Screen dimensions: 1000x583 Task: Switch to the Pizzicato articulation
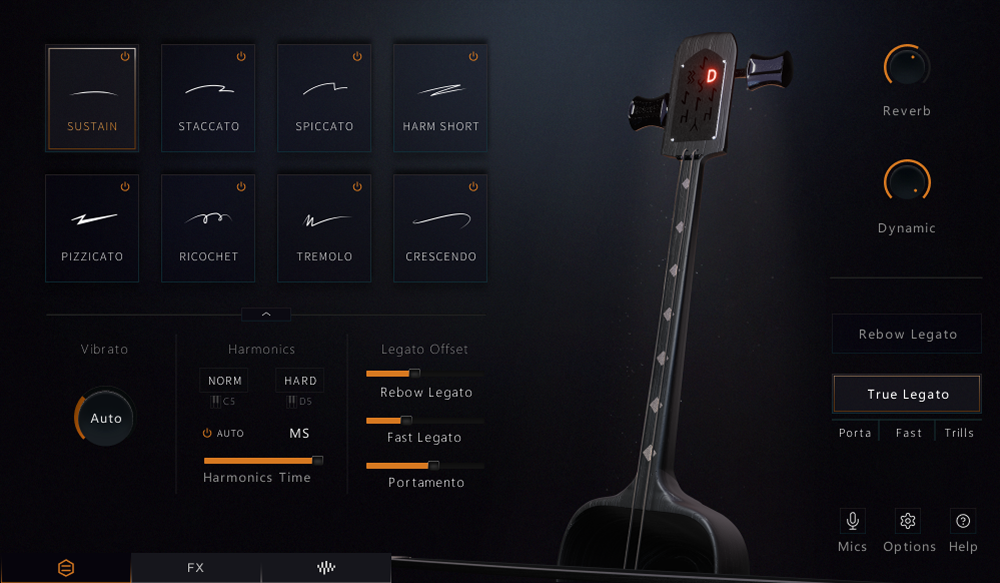click(x=92, y=228)
